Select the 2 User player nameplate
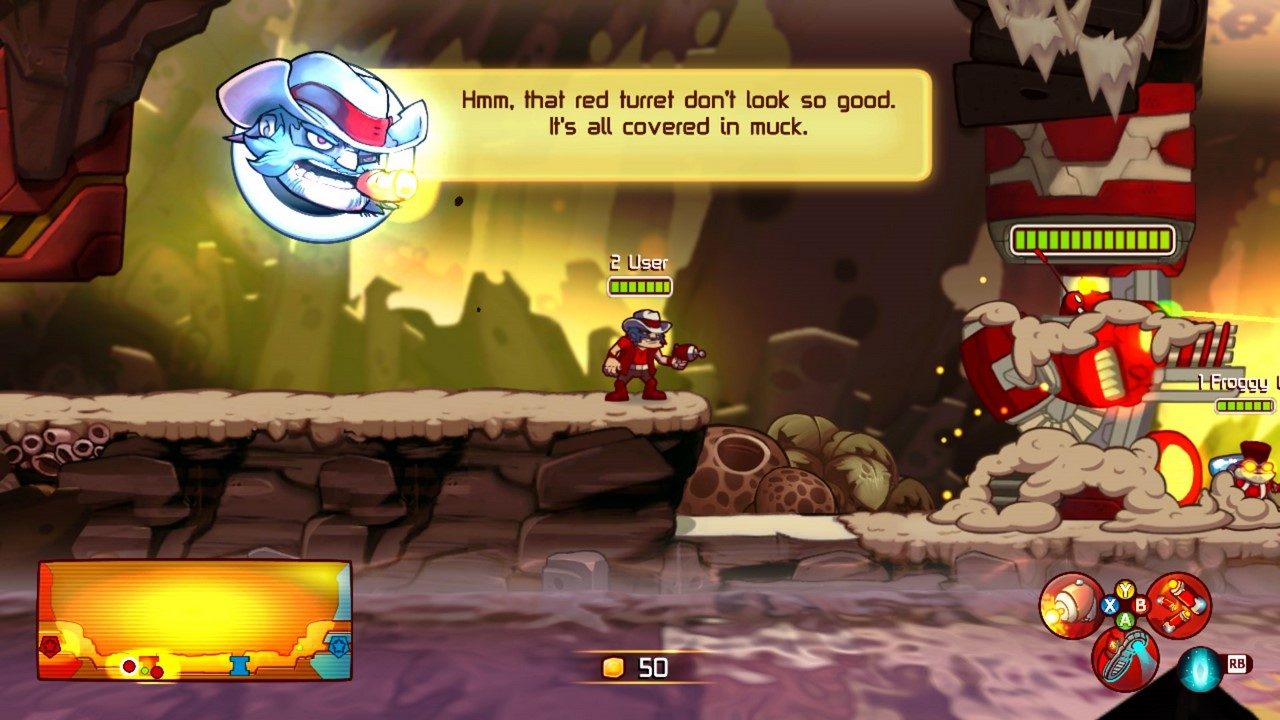 (x=640, y=264)
